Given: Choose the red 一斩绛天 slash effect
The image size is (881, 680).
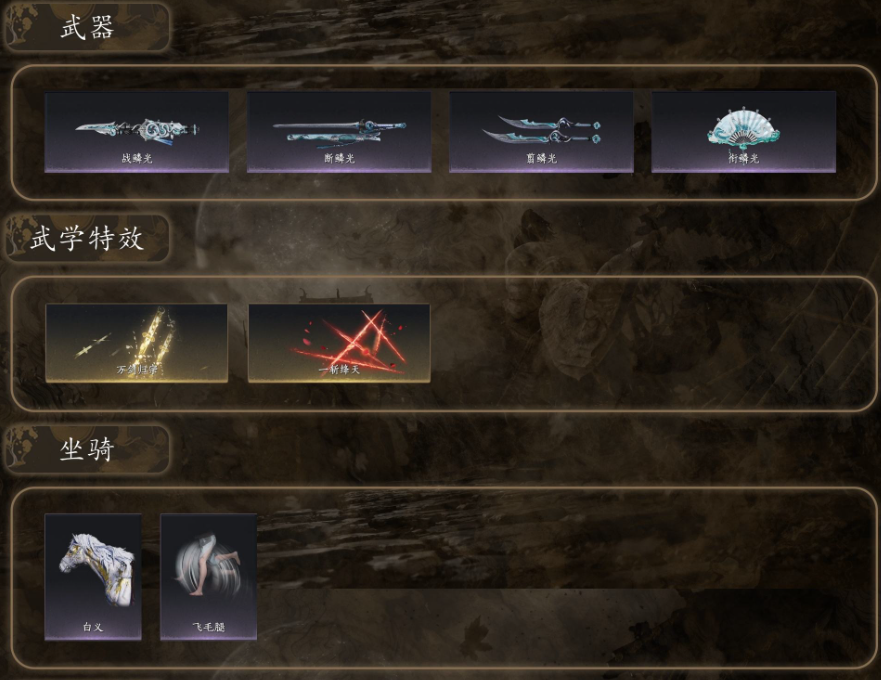Looking at the screenshot, I should click(x=339, y=343).
